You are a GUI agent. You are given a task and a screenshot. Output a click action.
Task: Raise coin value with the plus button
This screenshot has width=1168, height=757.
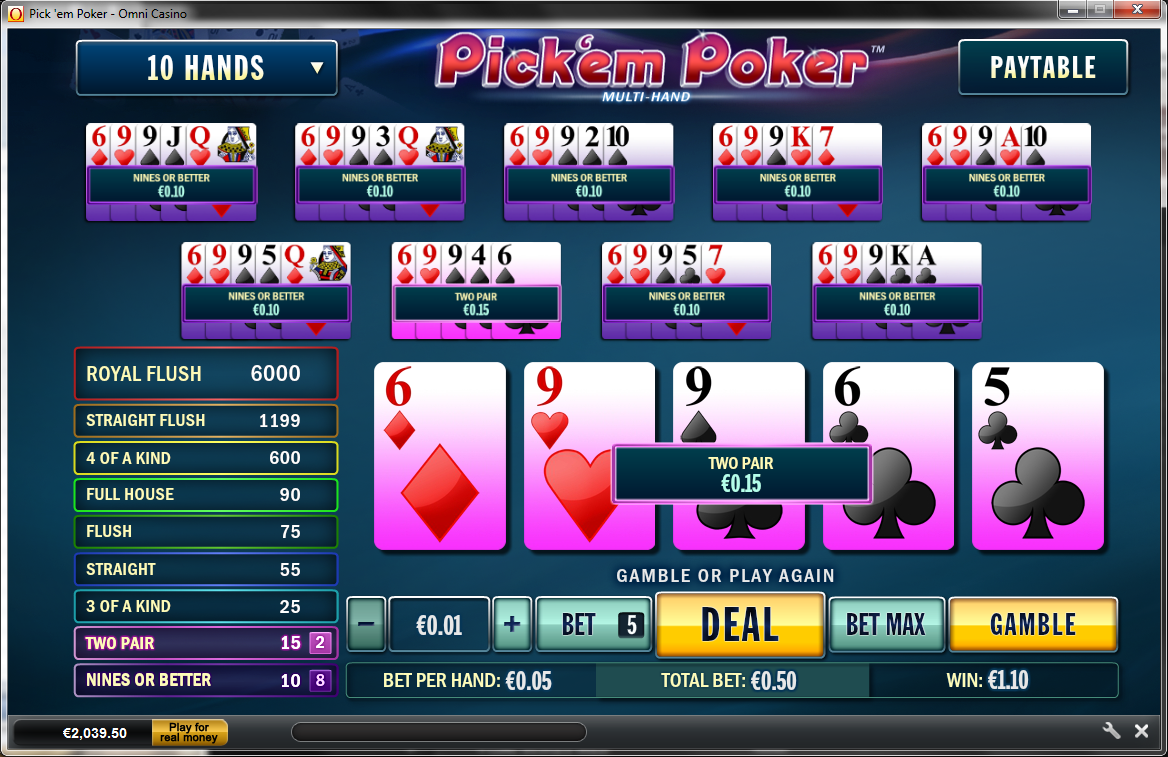tap(512, 625)
